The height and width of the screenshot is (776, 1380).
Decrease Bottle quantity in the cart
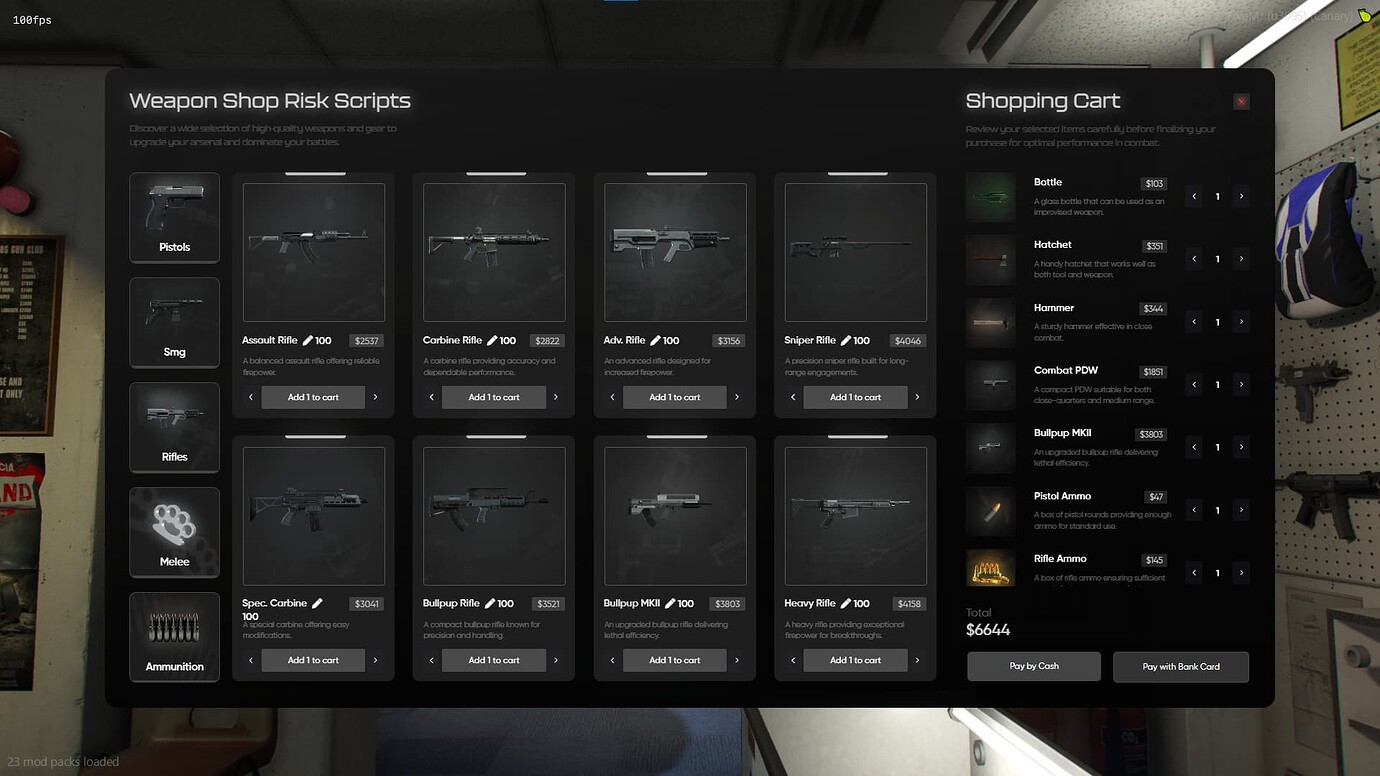pos(1193,196)
